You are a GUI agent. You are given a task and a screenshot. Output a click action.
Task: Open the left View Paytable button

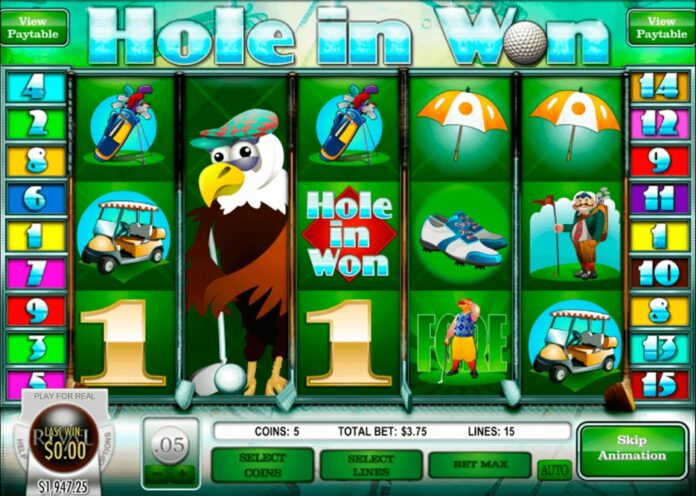point(34,27)
